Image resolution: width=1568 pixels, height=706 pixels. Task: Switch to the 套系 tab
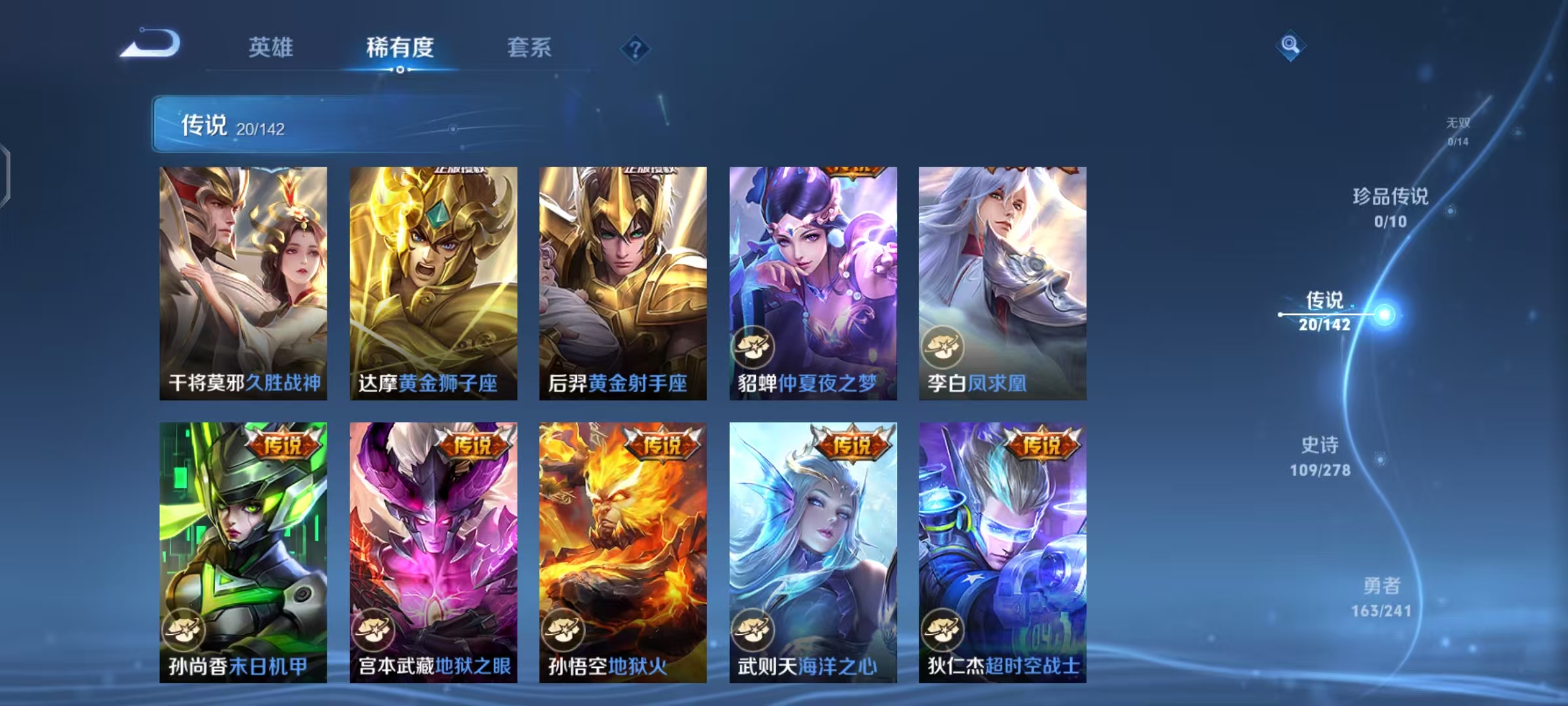coord(528,47)
